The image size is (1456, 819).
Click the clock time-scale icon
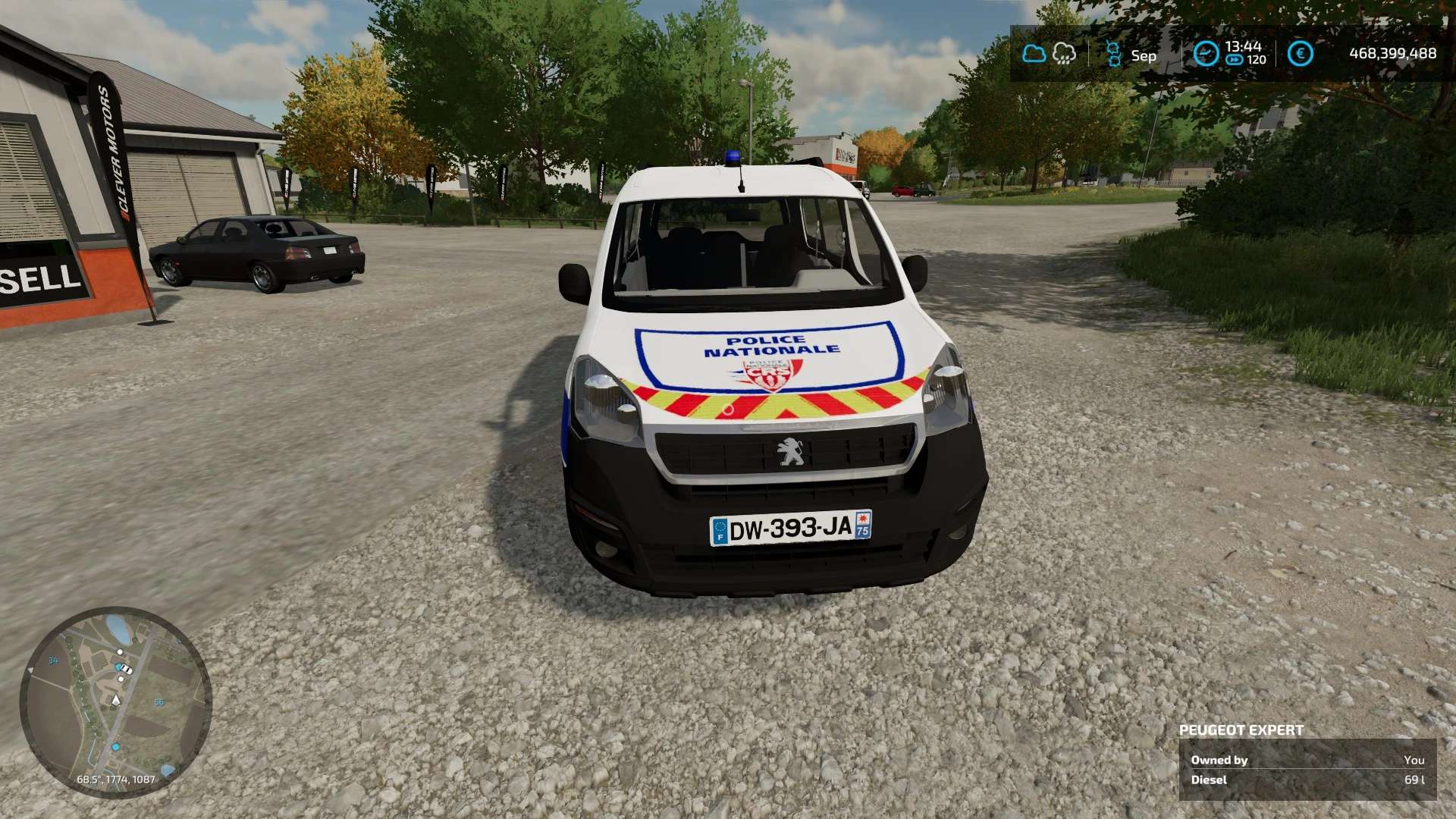click(1206, 54)
